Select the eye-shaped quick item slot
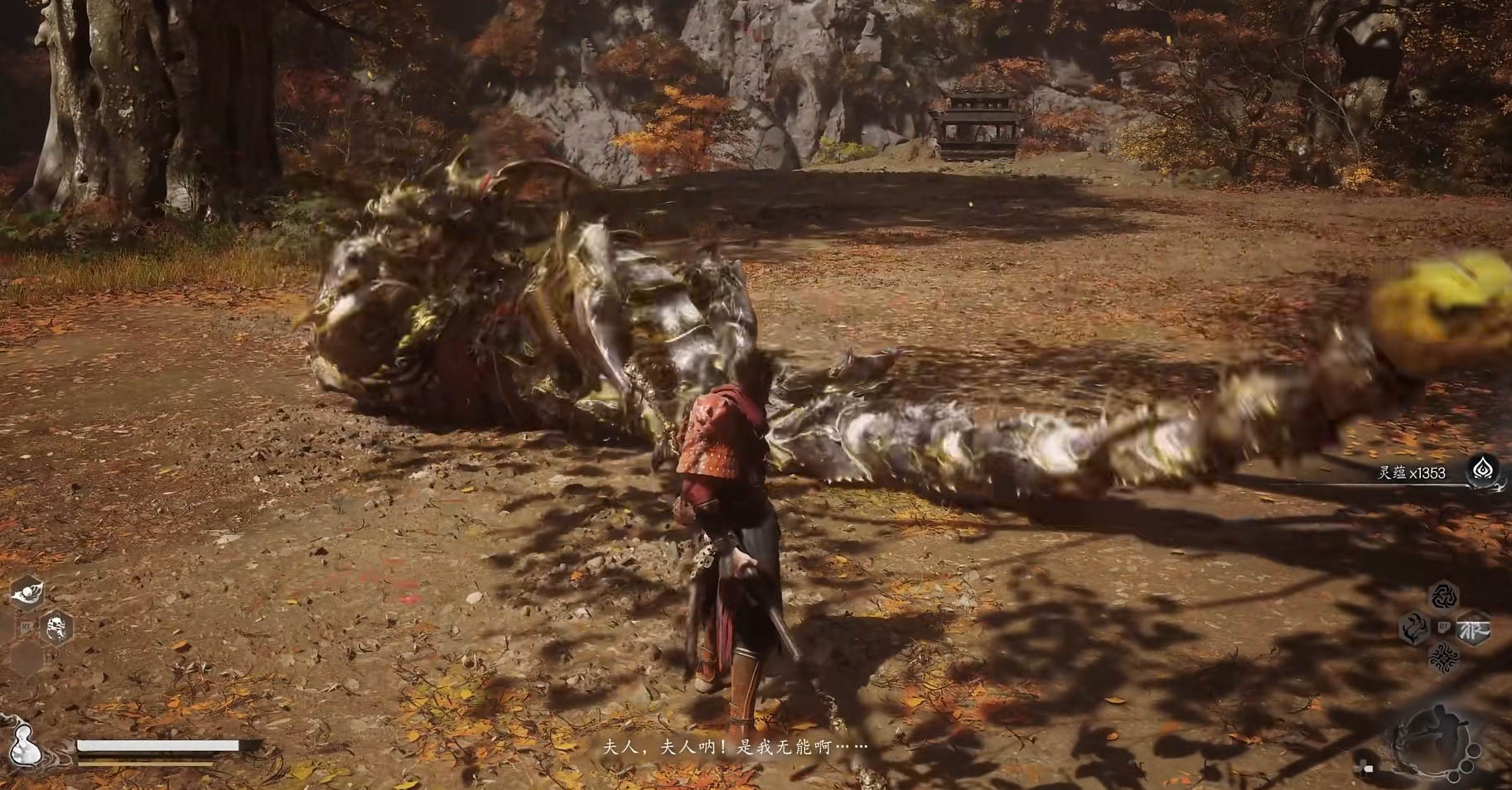Screen dimensions: 1512x790 [x=27, y=592]
